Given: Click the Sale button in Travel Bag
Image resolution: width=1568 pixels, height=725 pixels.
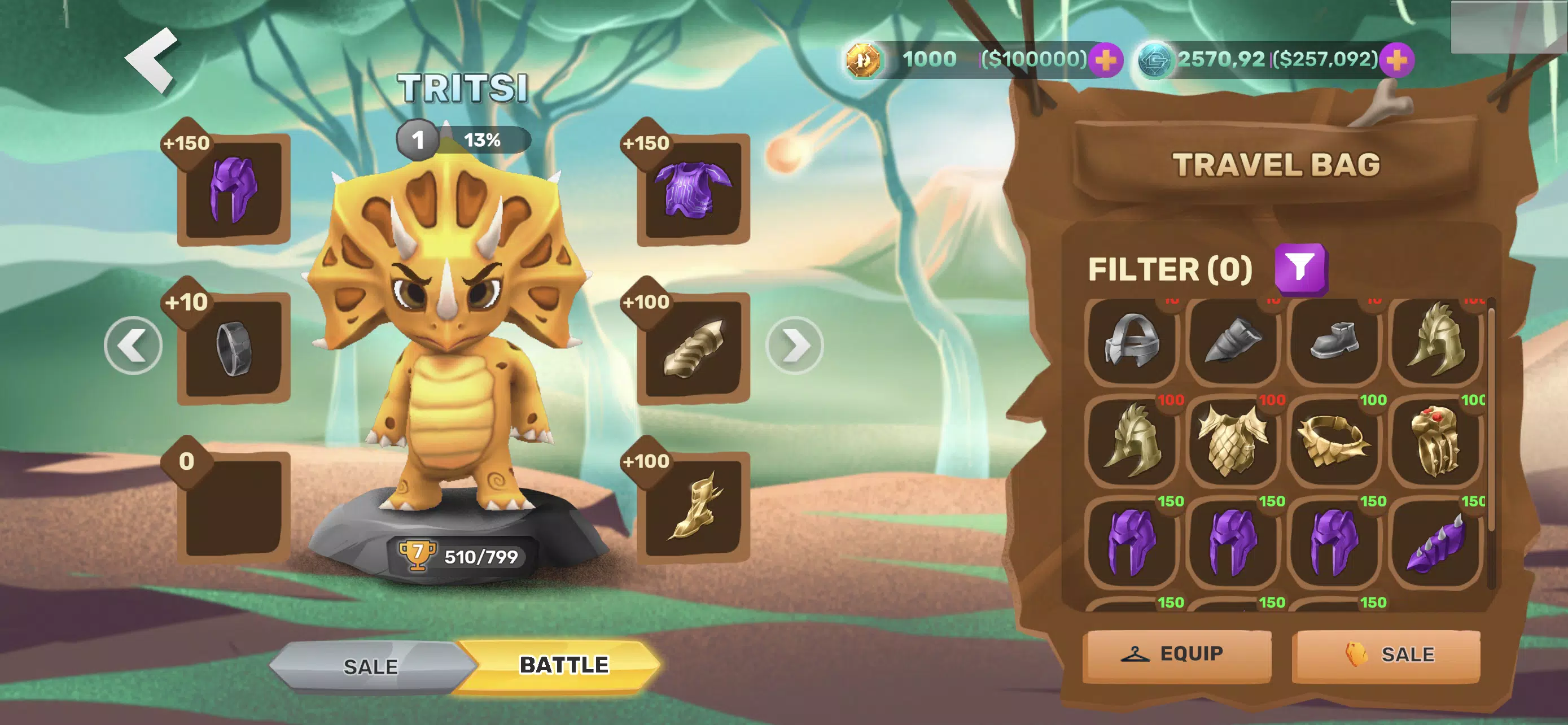Looking at the screenshot, I should (x=1386, y=654).
